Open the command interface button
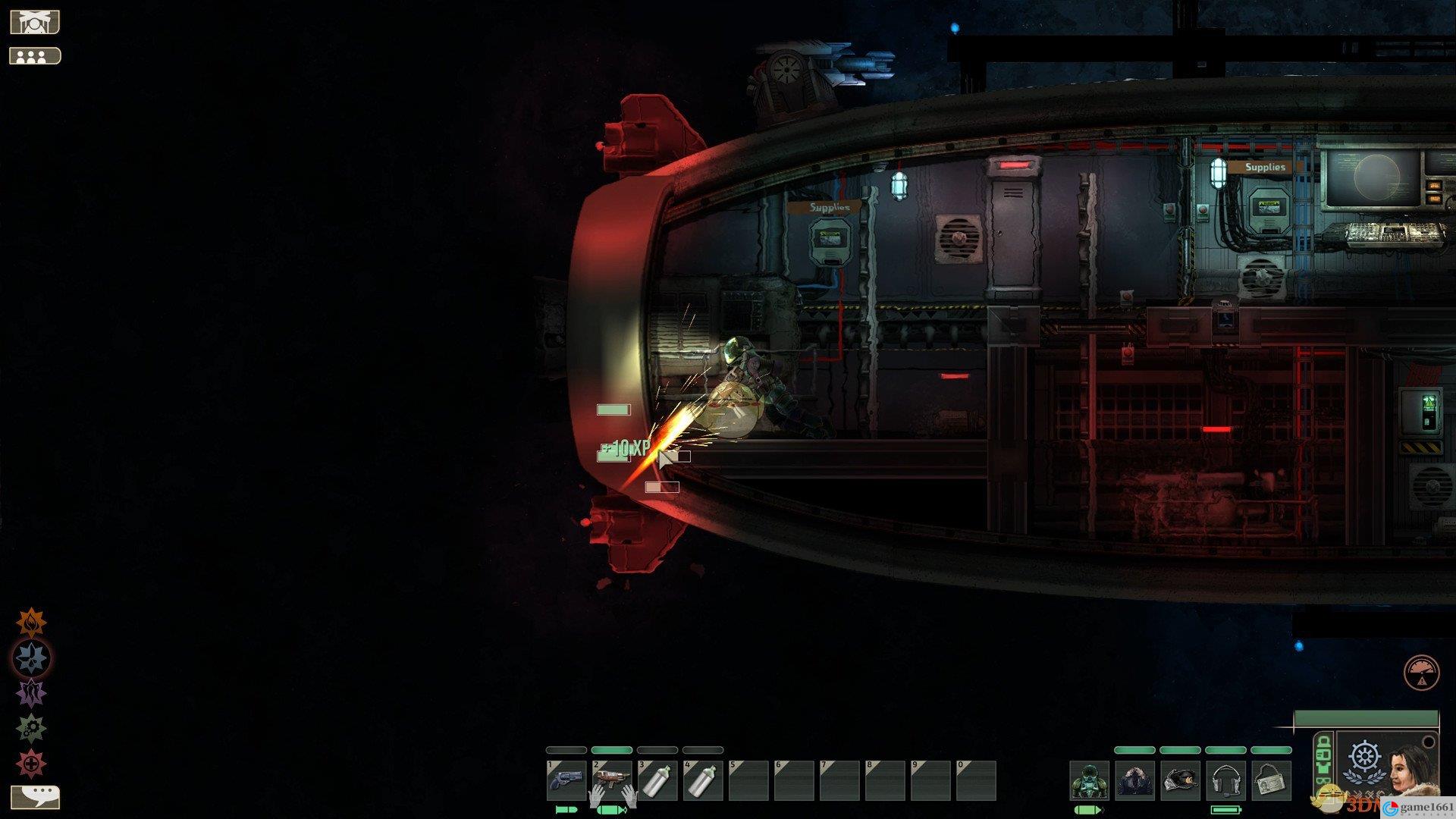This screenshot has width=1456, height=819. (34, 22)
